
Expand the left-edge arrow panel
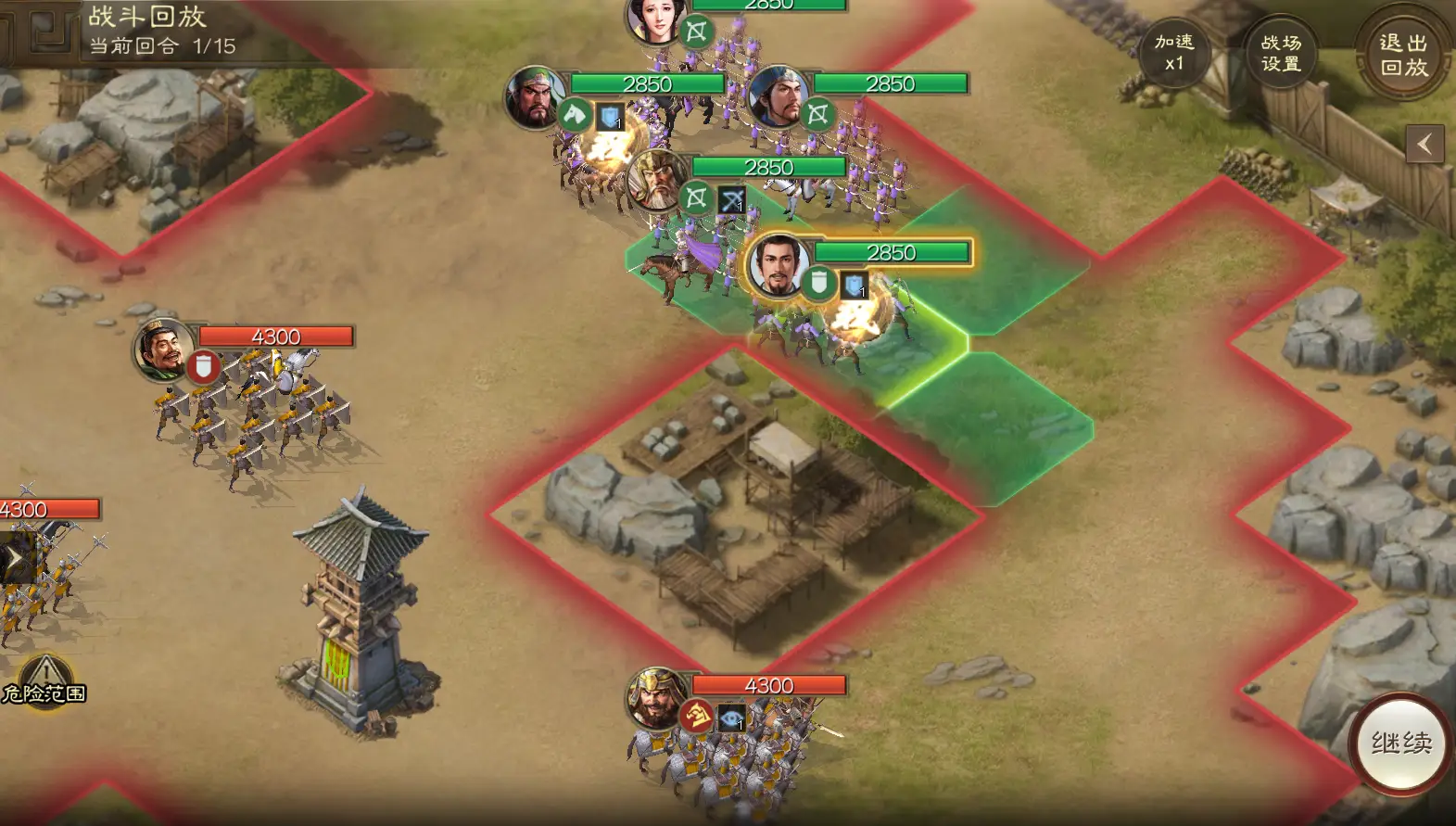(14, 558)
